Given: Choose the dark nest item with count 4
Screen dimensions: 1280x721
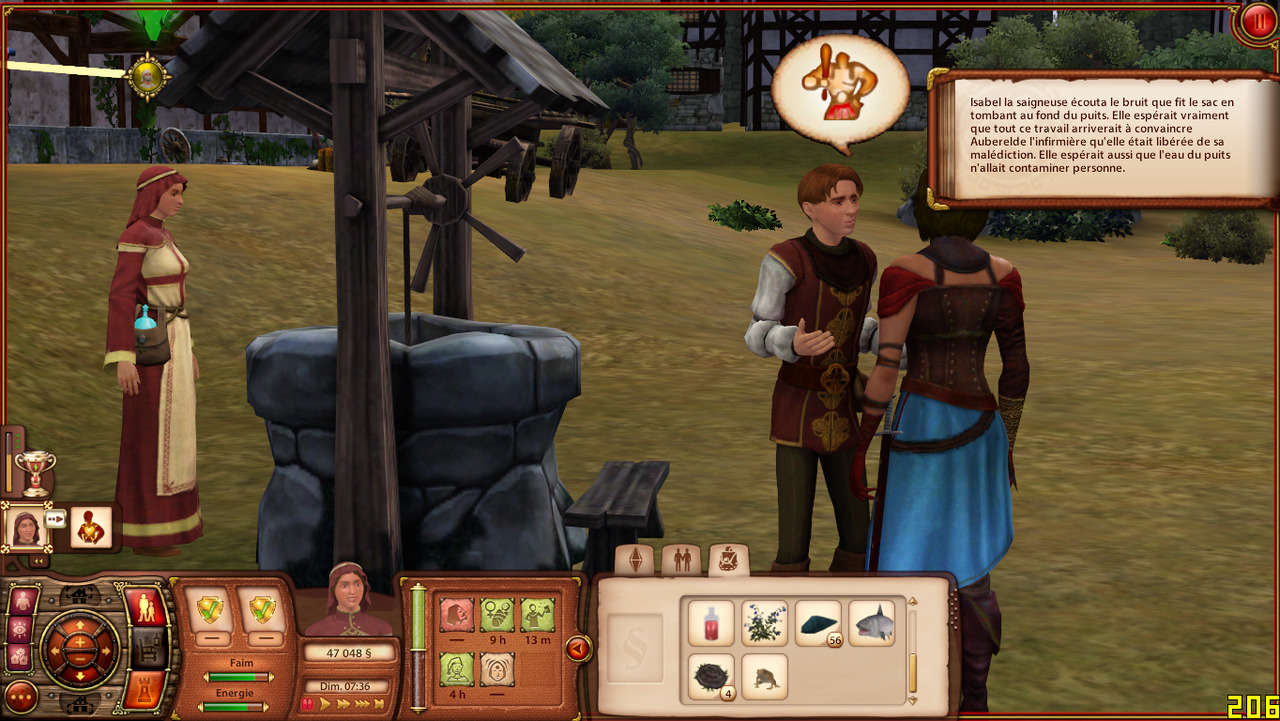Looking at the screenshot, I should point(711,676).
